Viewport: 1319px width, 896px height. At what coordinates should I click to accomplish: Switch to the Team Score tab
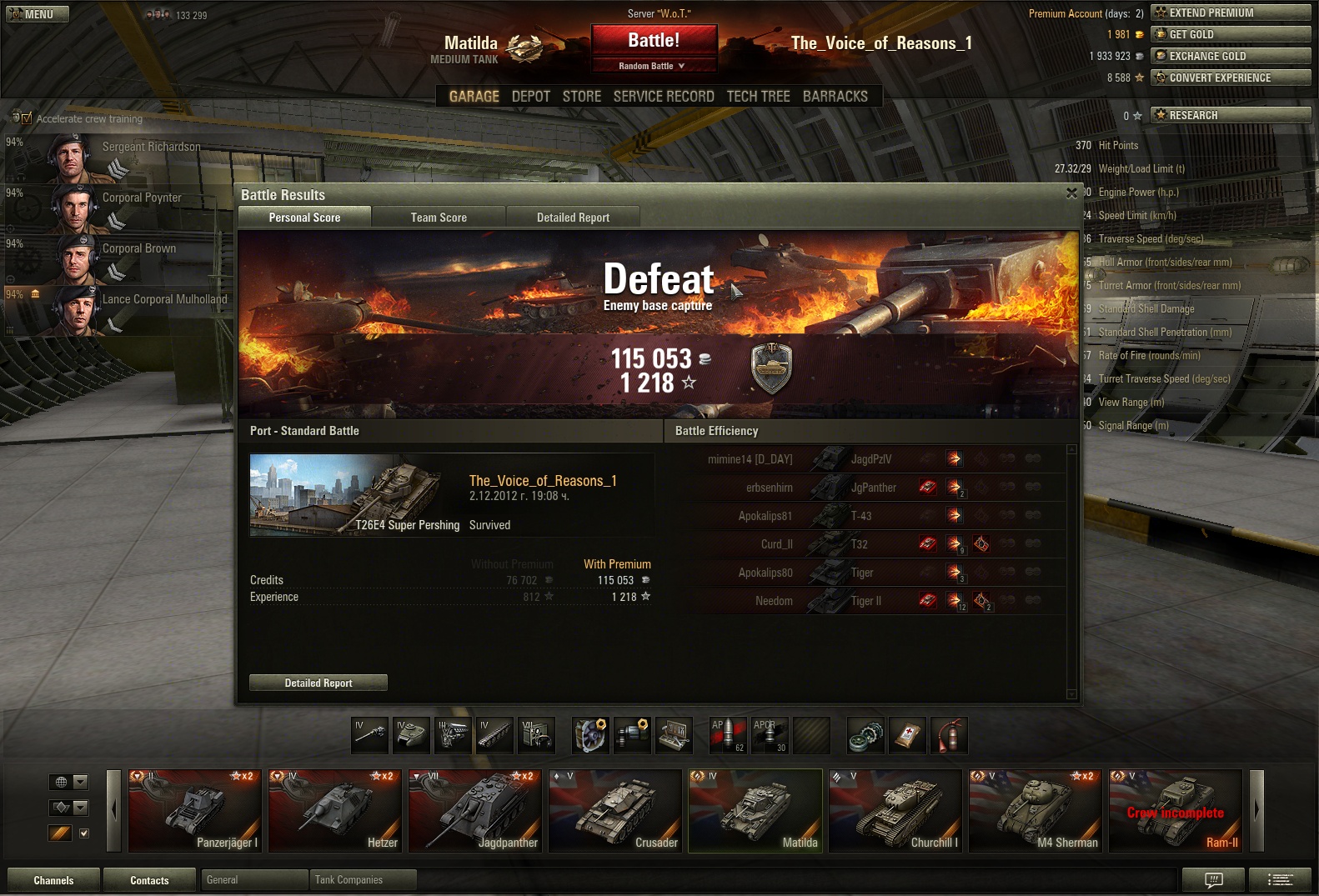(439, 218)
